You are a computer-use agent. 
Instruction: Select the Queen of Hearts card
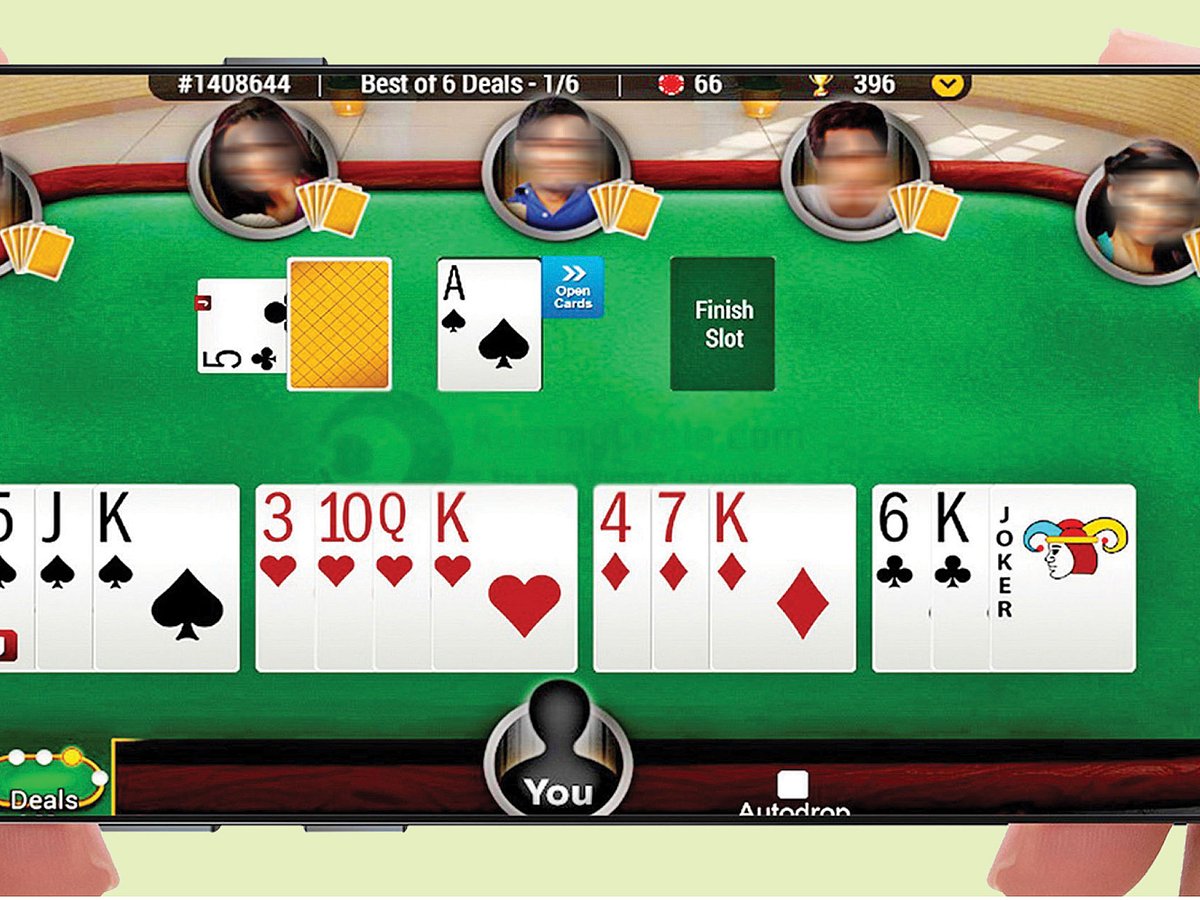click(402, 577)
